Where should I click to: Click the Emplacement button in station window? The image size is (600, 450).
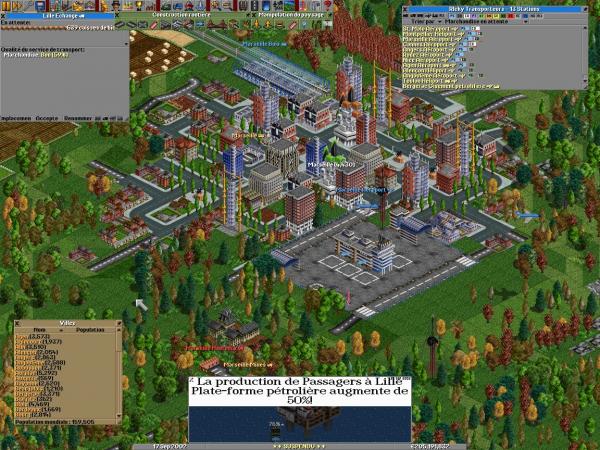tap(16, 117)
